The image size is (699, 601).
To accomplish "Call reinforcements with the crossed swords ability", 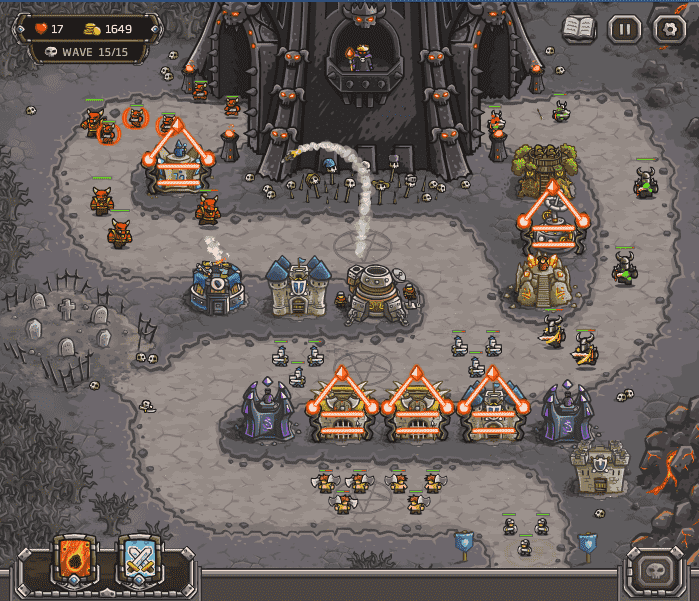I will 141,562.
